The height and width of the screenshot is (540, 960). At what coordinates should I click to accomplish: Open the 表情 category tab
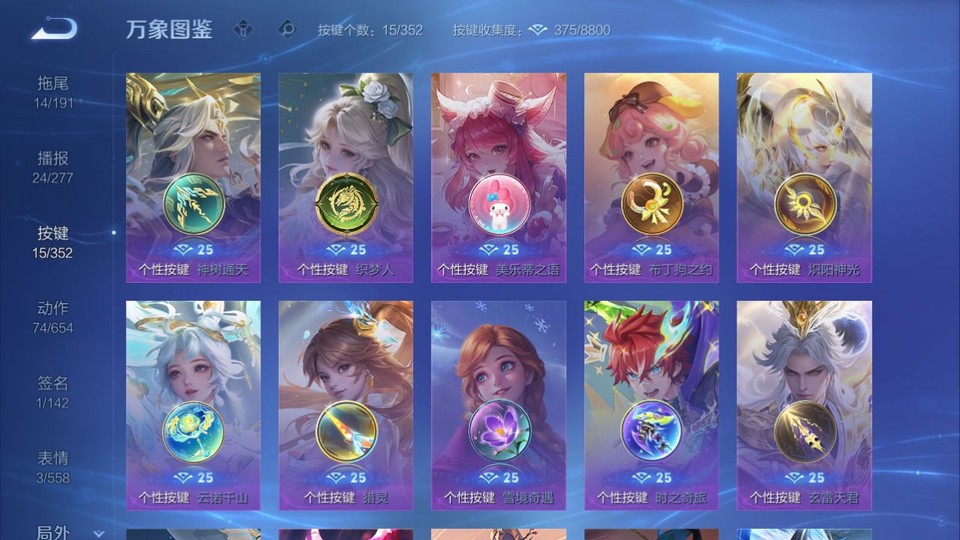click(53, 467)
